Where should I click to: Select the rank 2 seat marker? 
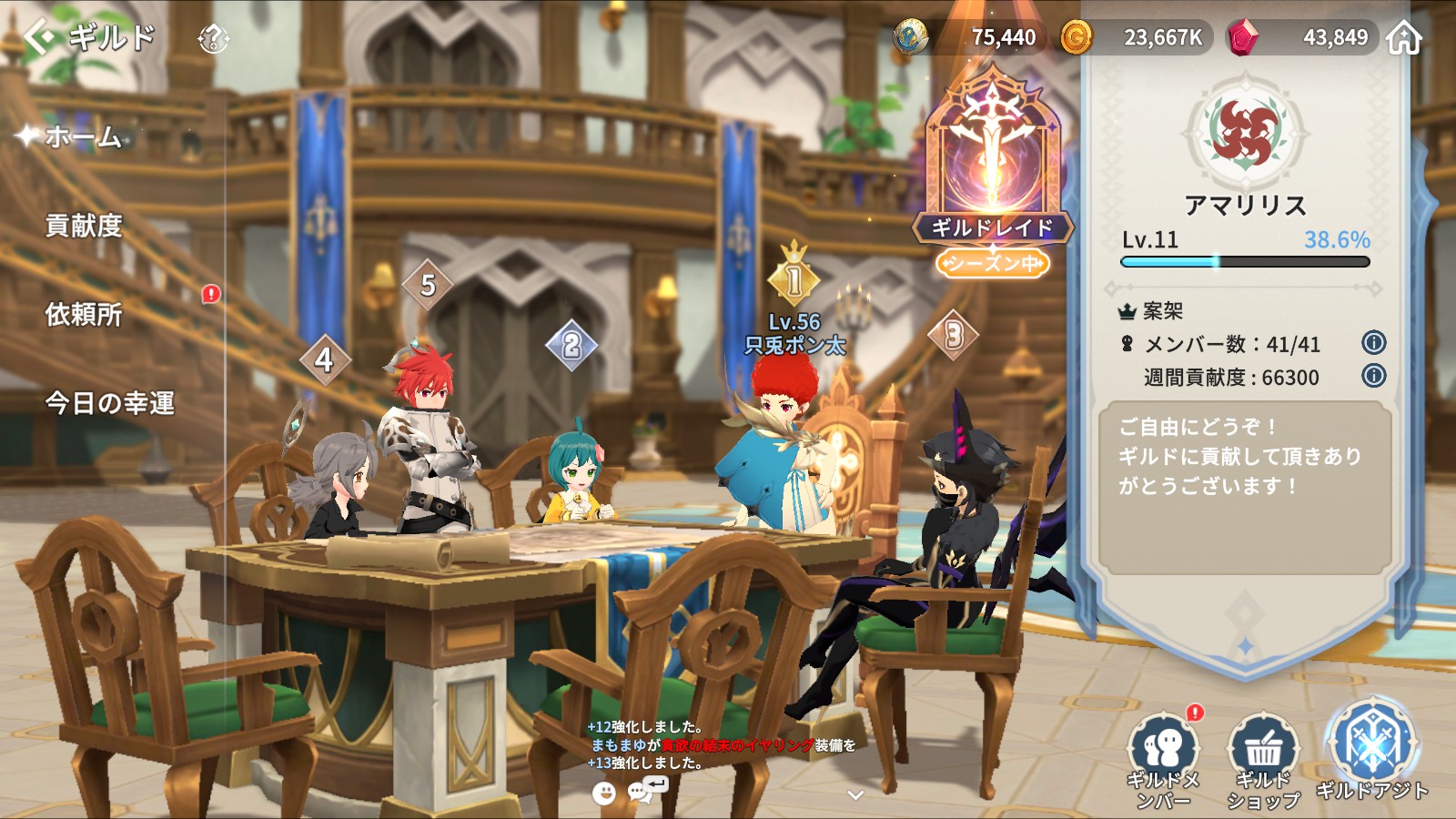(571, 345)
